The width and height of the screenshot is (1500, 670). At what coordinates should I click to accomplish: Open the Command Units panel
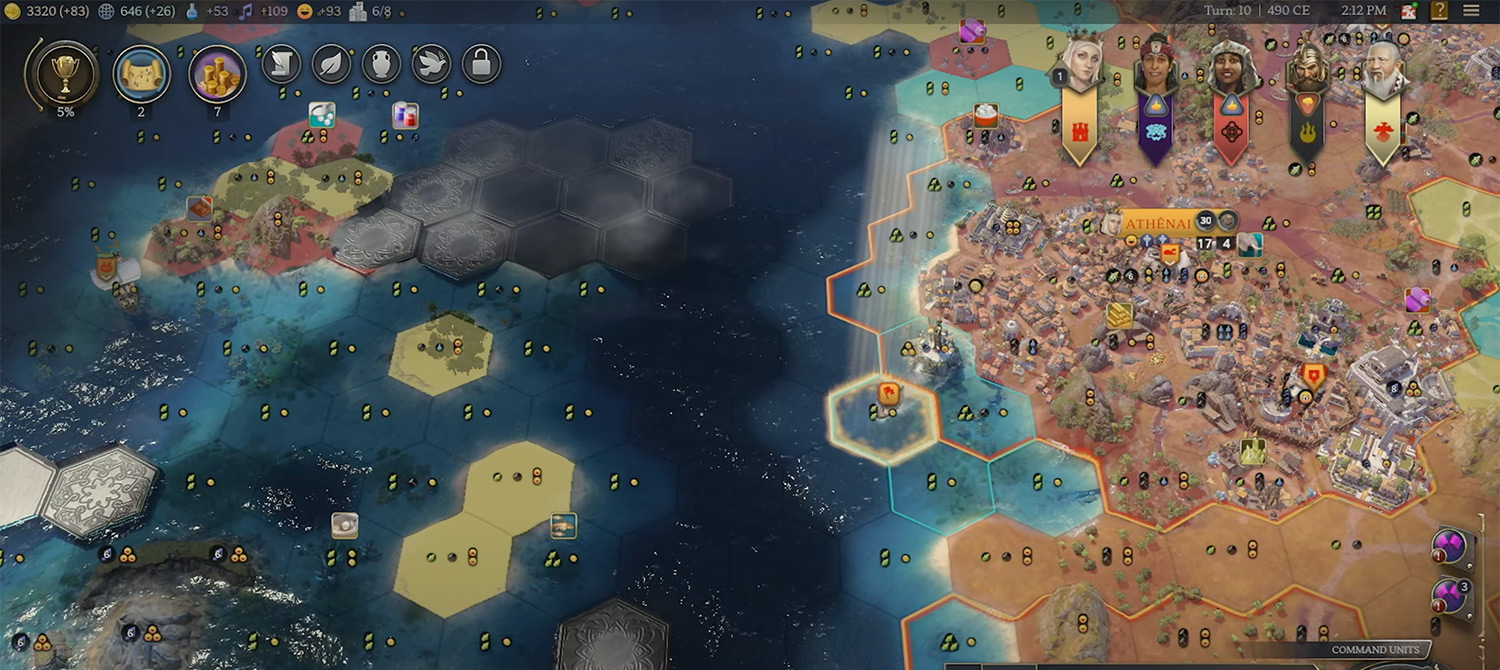[x=1375, y=650]
